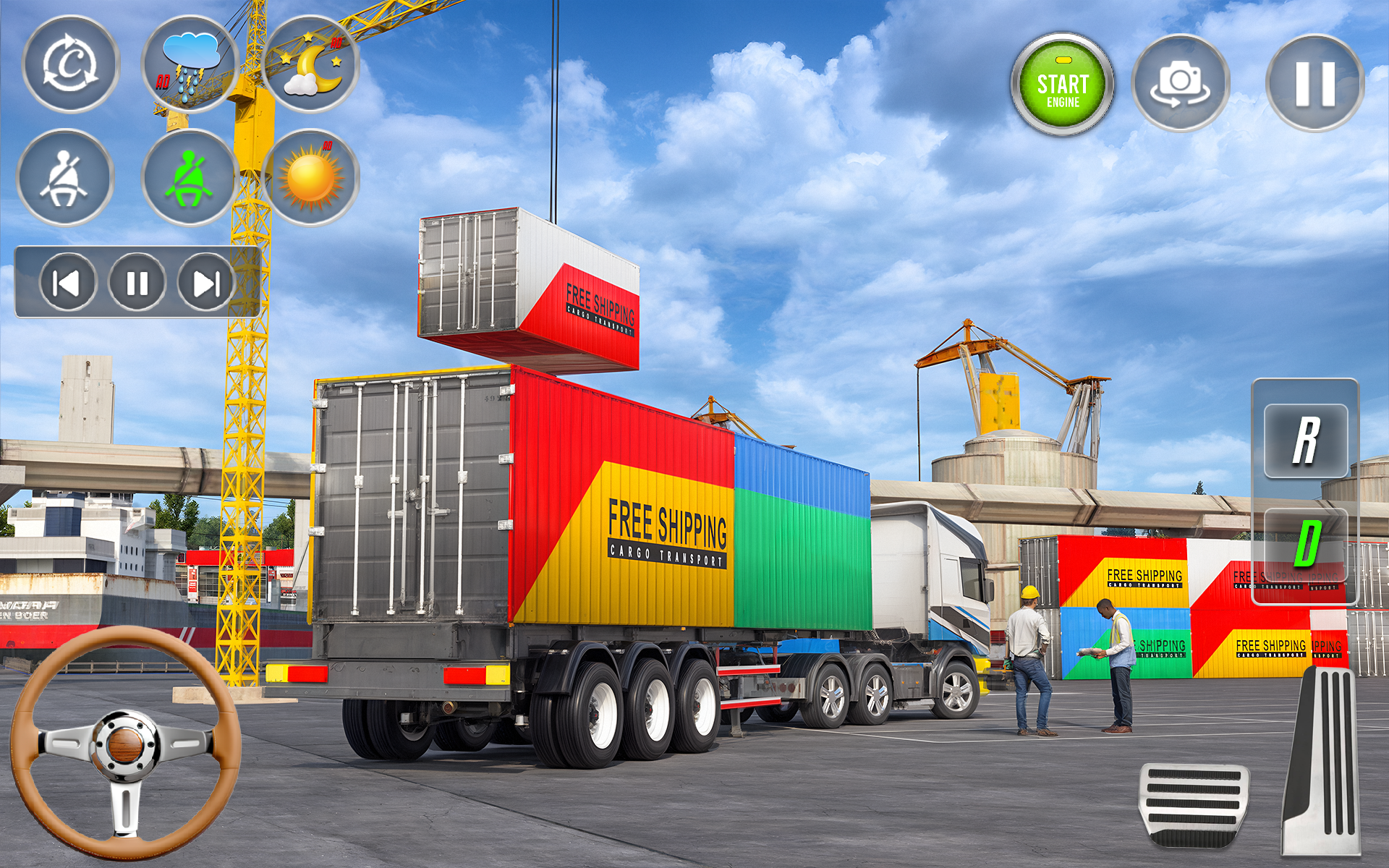Select the rainy weather option
This screenshot has width=1389, height=868.
pos(188,69)
